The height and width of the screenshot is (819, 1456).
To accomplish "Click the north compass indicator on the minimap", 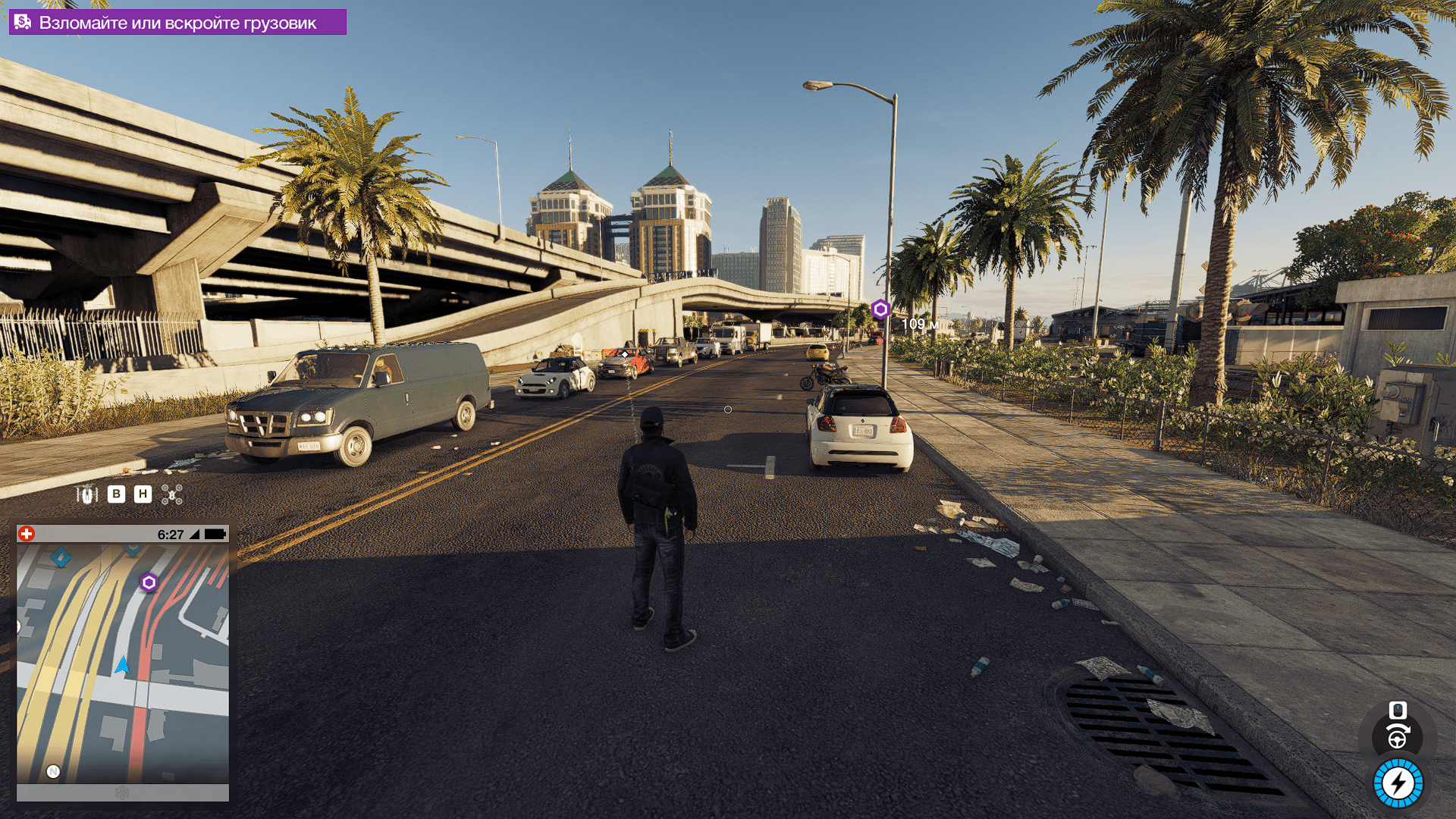I will click(x=53, y=771).
